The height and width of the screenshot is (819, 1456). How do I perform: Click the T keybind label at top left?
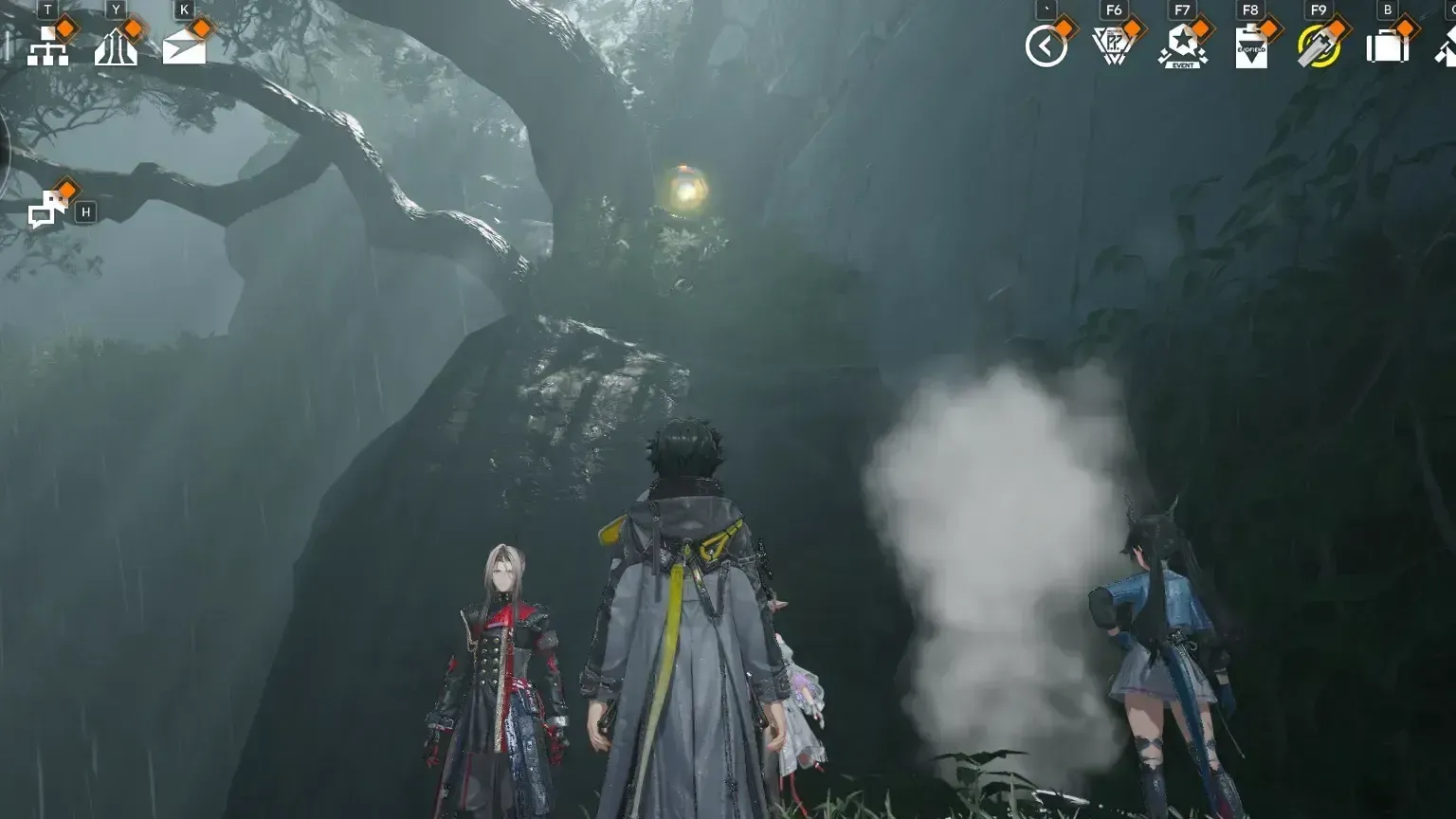[x=47, y=9]
